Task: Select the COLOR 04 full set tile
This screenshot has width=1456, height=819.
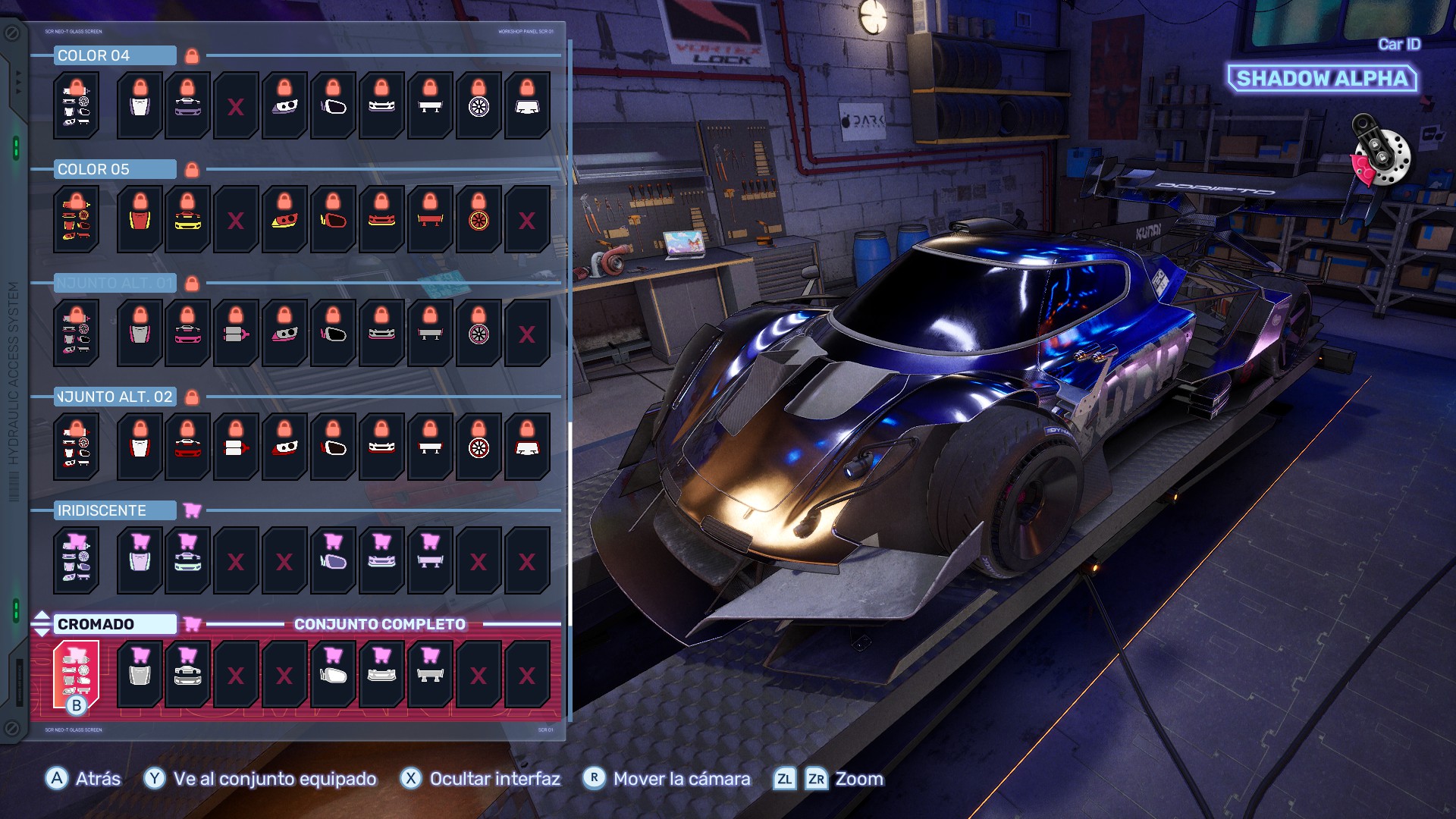Action: coord(76,105)
